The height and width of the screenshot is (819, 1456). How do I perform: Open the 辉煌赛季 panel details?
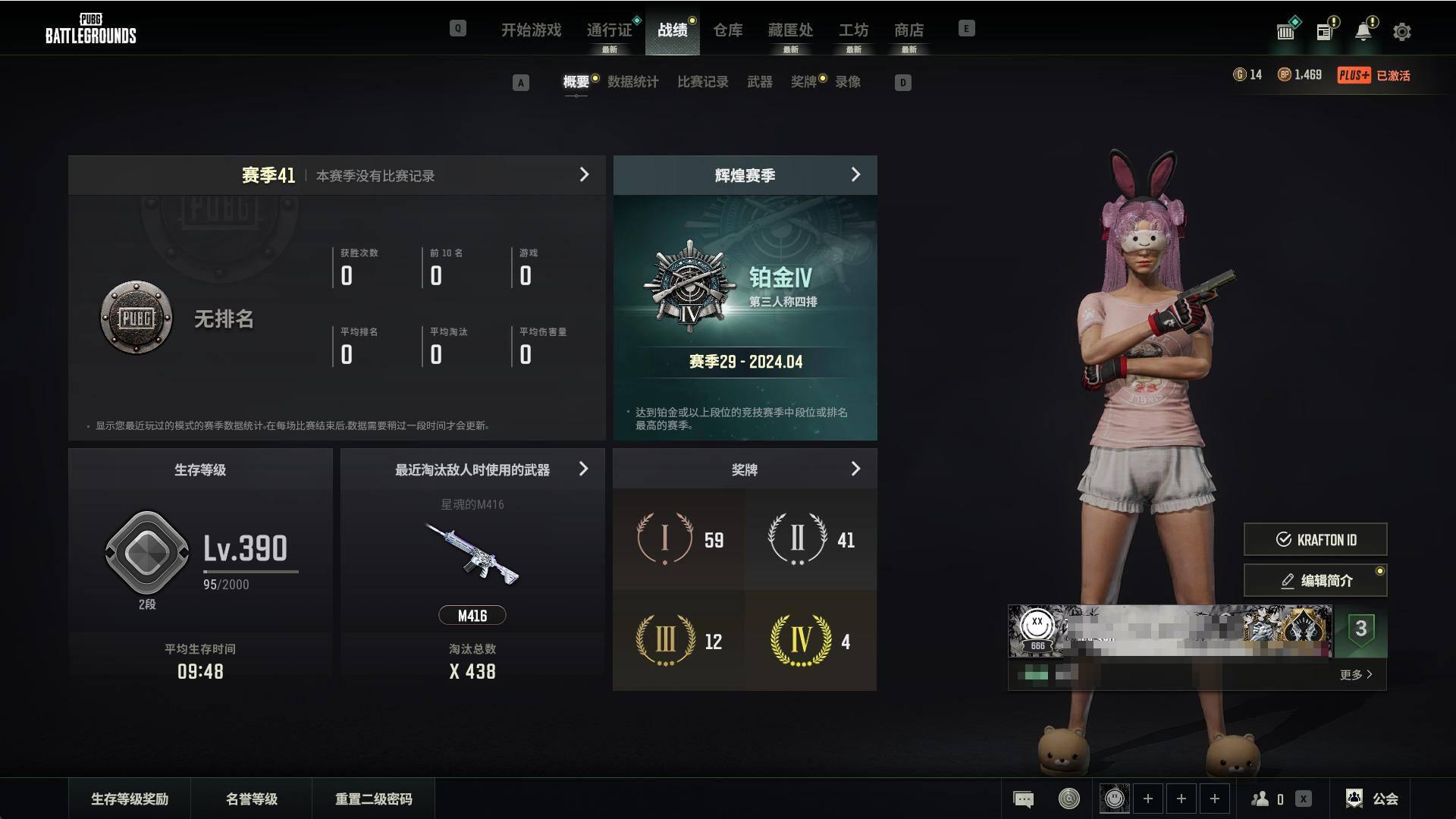tap(855, 175)
